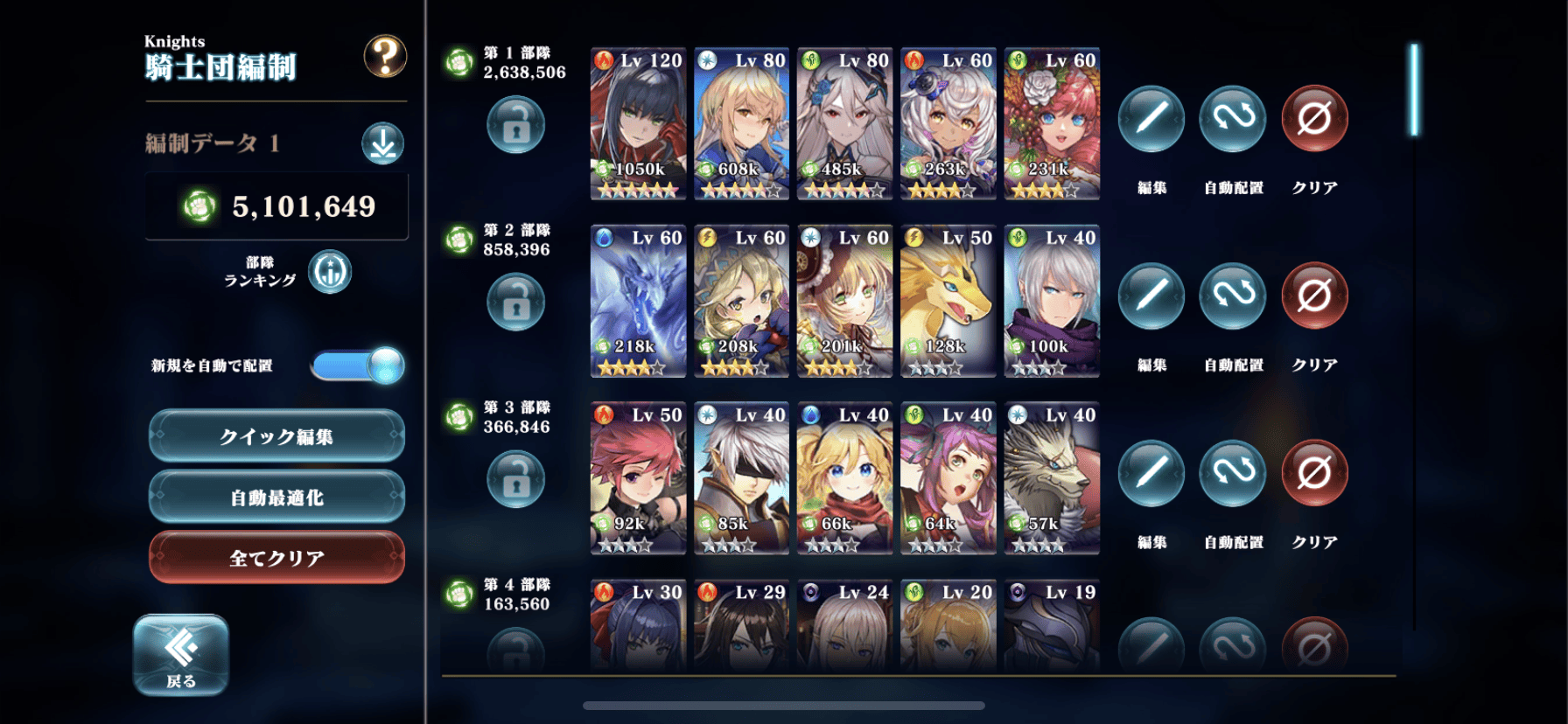Open the squad ranking (部隊ランキング) icon
Viewport: 1568px width, 724px height.
coord(330,272)
